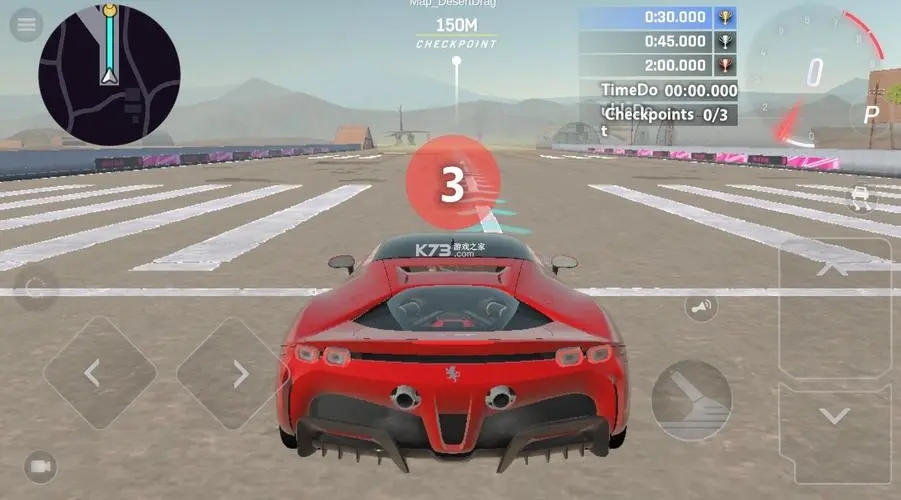This screenshot has width=901, height=500.
Task: Switch camera view with the camera icon
Action: 40,467
